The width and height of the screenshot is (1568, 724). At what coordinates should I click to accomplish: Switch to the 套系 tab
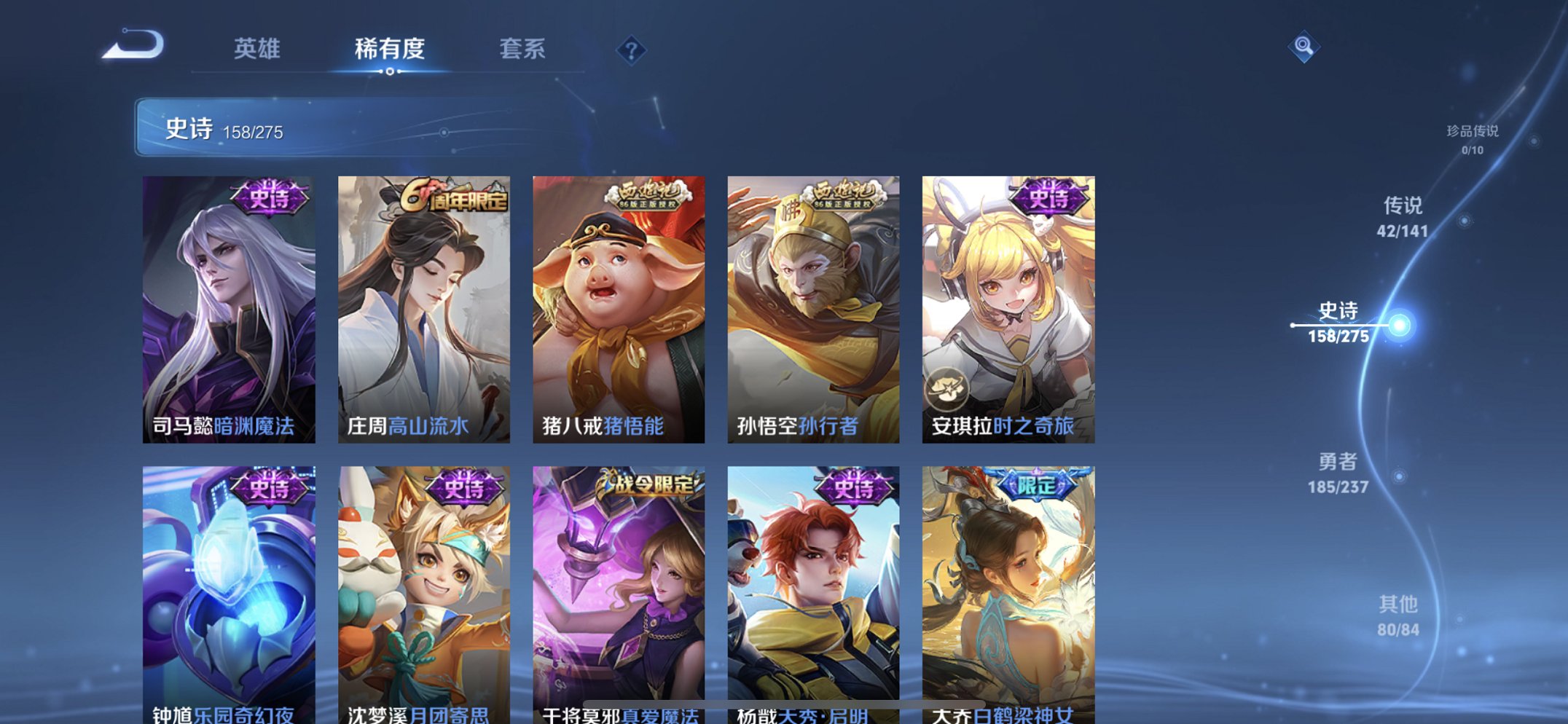(523, 50)
